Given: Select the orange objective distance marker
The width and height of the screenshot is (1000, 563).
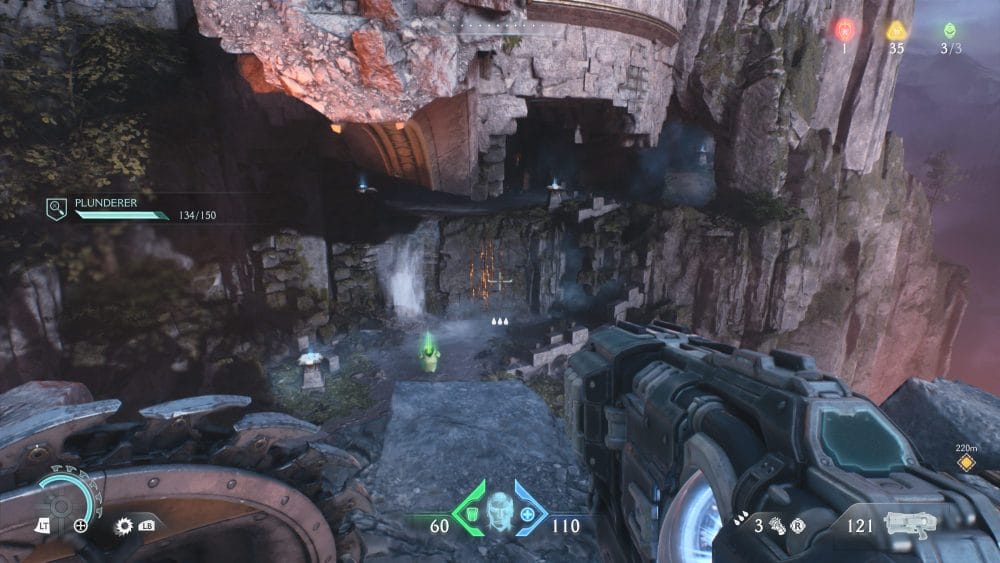Looking at the screenshot, I should pos(966,463).
